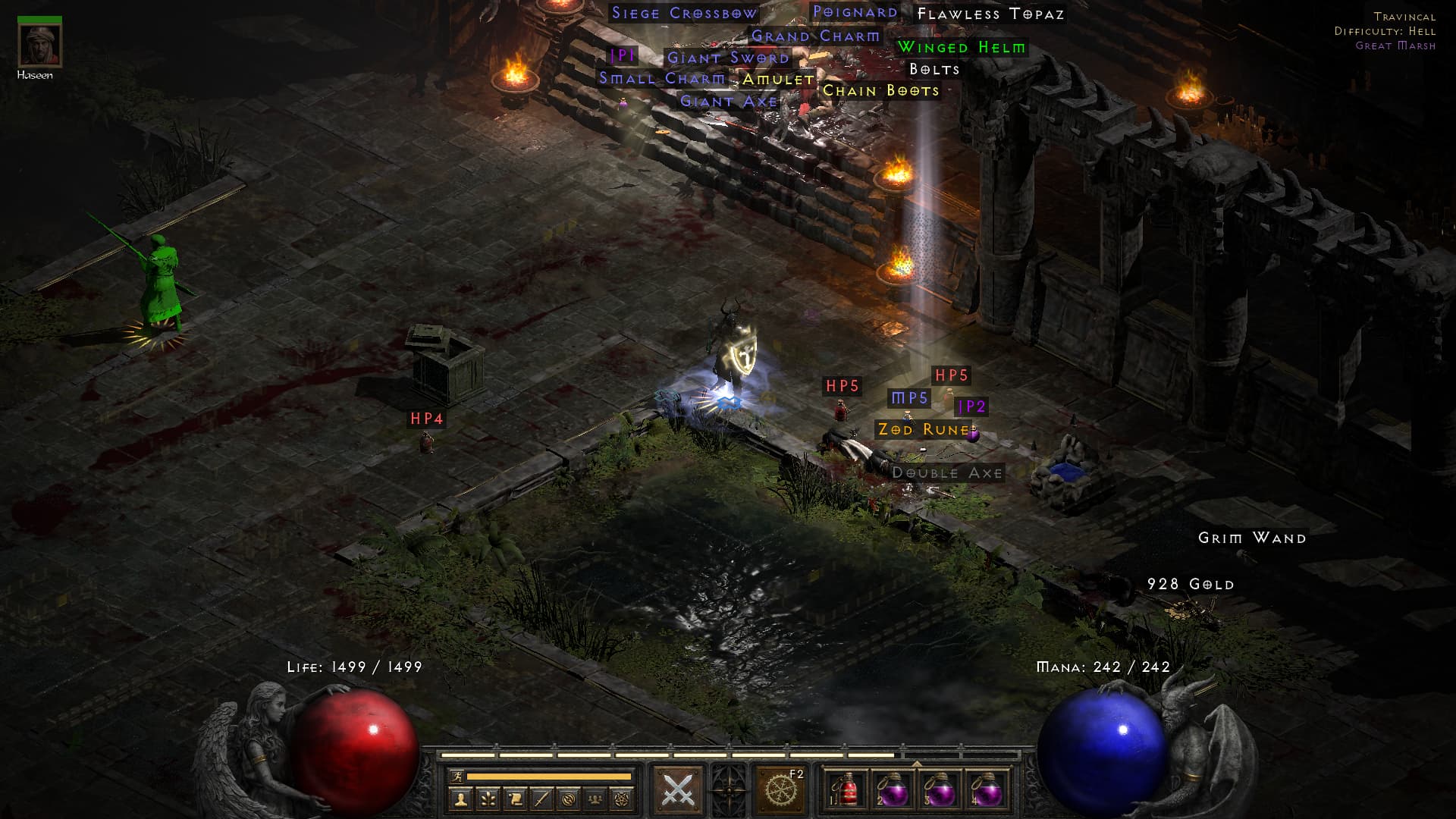Pick up the Winged Helm item label

click(961, 47)
